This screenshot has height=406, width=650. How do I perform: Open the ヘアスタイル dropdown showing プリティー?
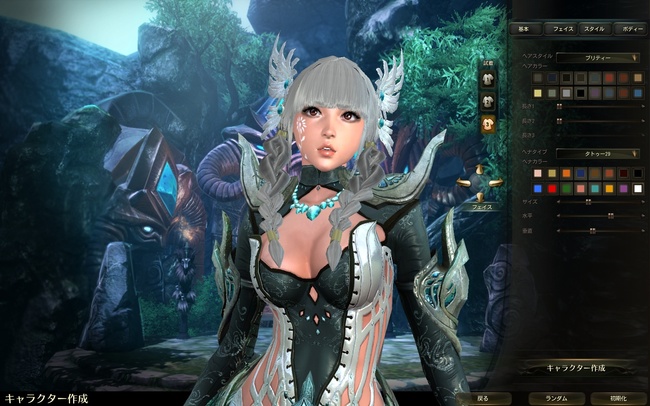pyautogui.click(x=598, y=58)
